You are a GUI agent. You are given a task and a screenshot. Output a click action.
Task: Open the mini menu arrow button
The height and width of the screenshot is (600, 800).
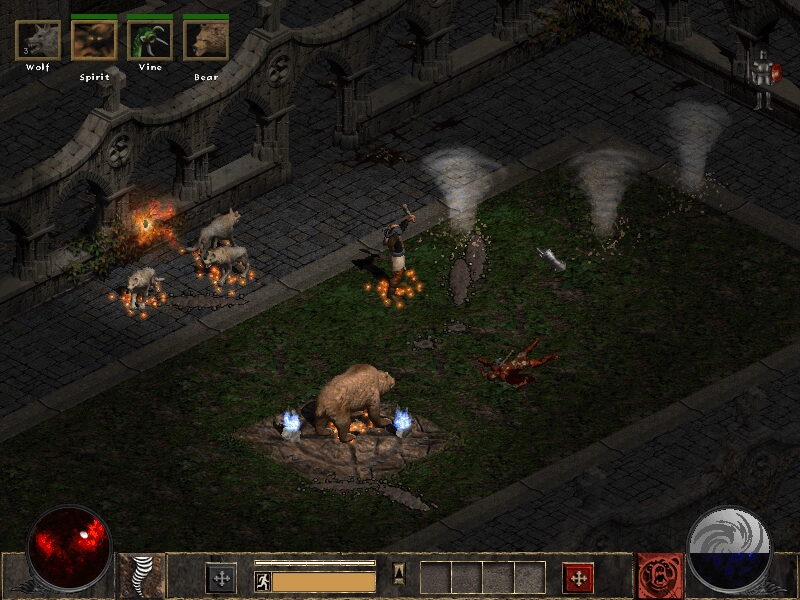click(398, 573)
